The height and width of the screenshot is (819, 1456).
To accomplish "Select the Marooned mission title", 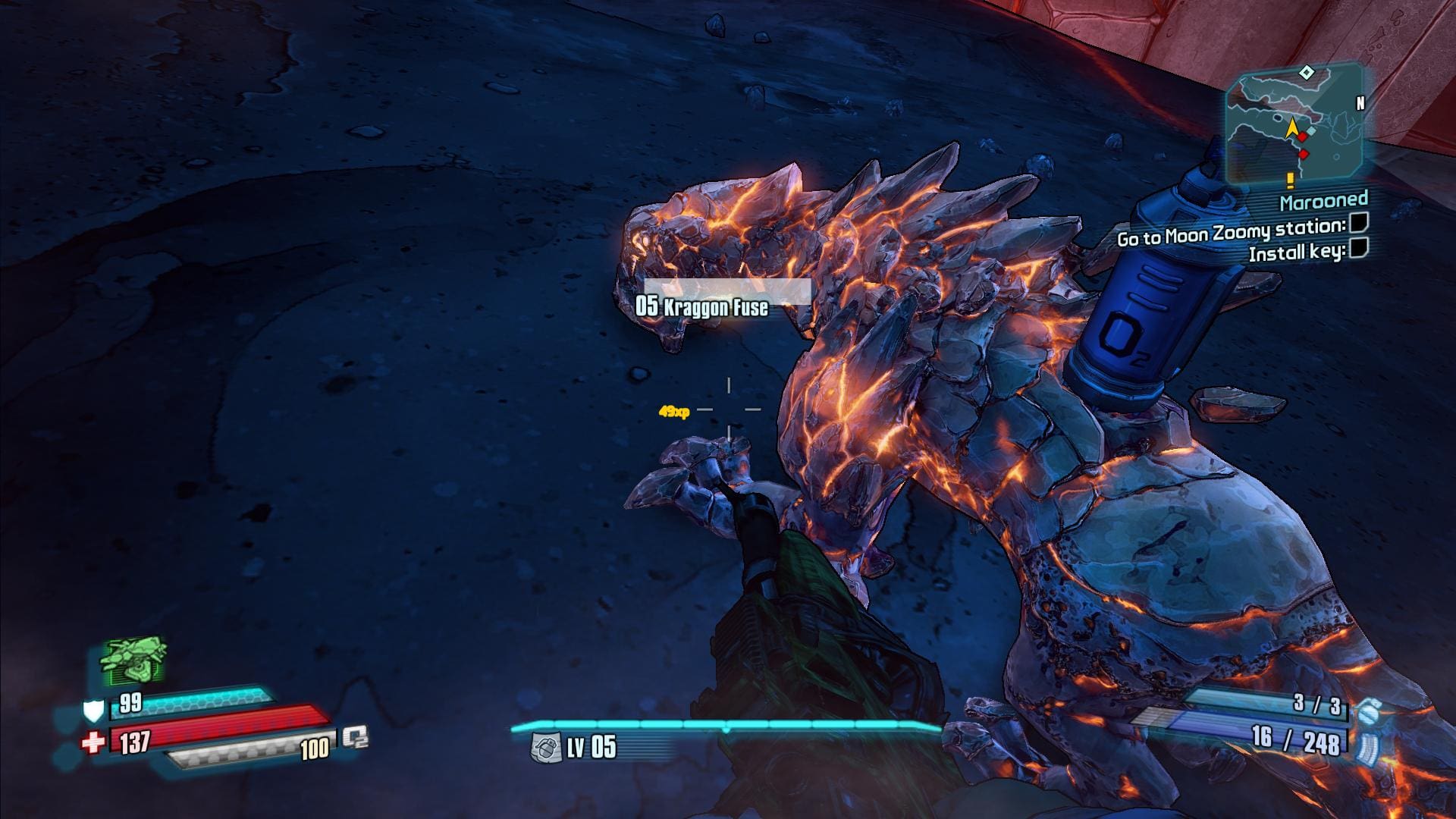I will tap(1324, 201).
